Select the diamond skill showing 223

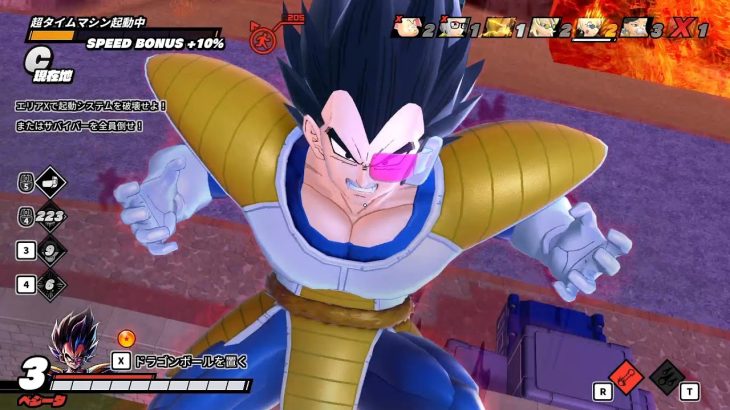click(49, 215)
